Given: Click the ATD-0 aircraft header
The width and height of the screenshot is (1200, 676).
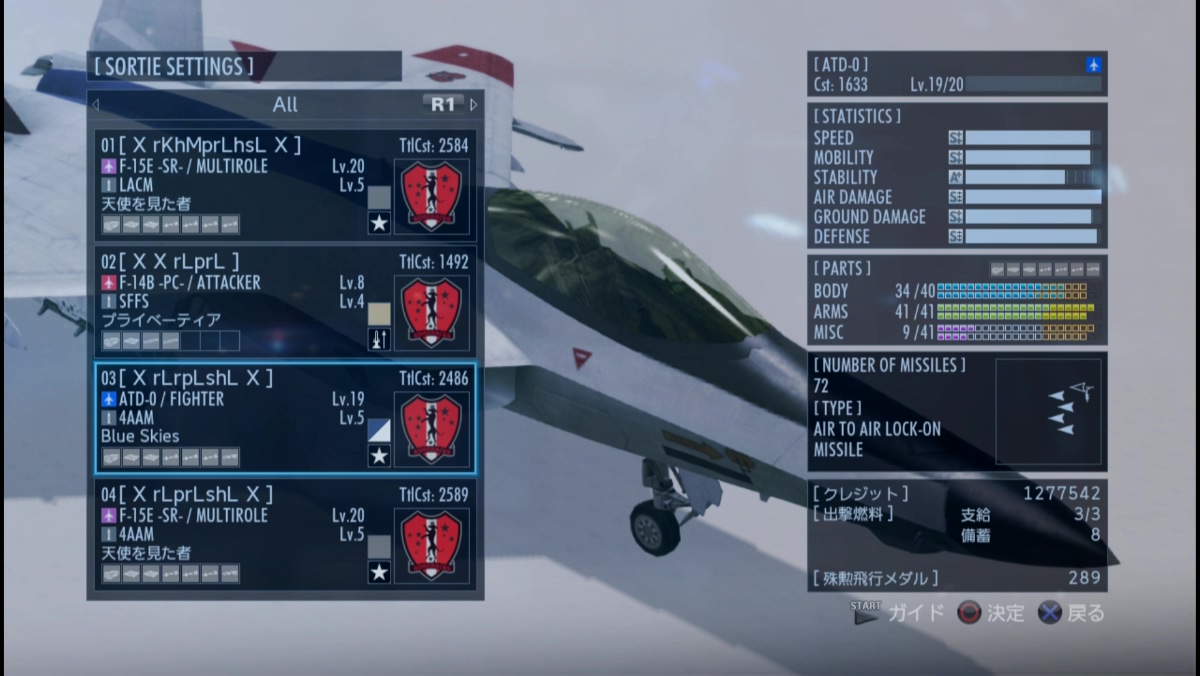Looking at the screenshot, I should [957, 74].
